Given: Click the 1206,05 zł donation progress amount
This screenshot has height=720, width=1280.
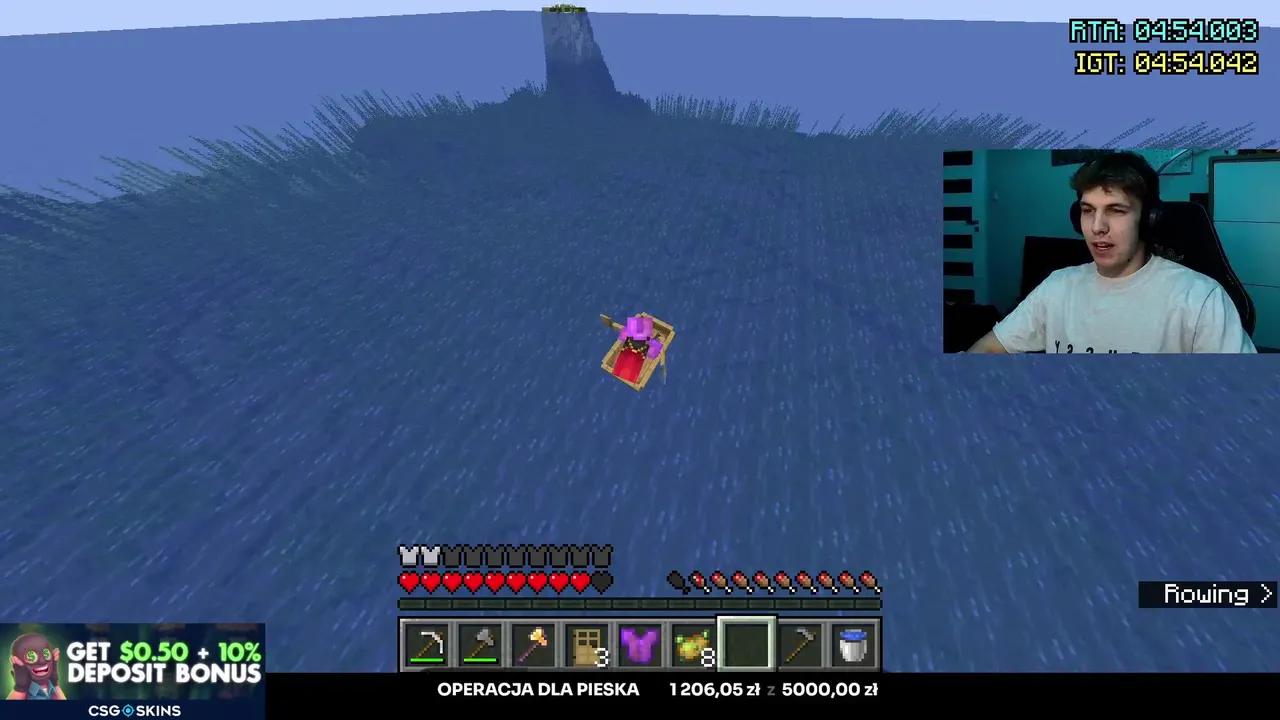Looking at the screenshot, I should coord(715,689).
